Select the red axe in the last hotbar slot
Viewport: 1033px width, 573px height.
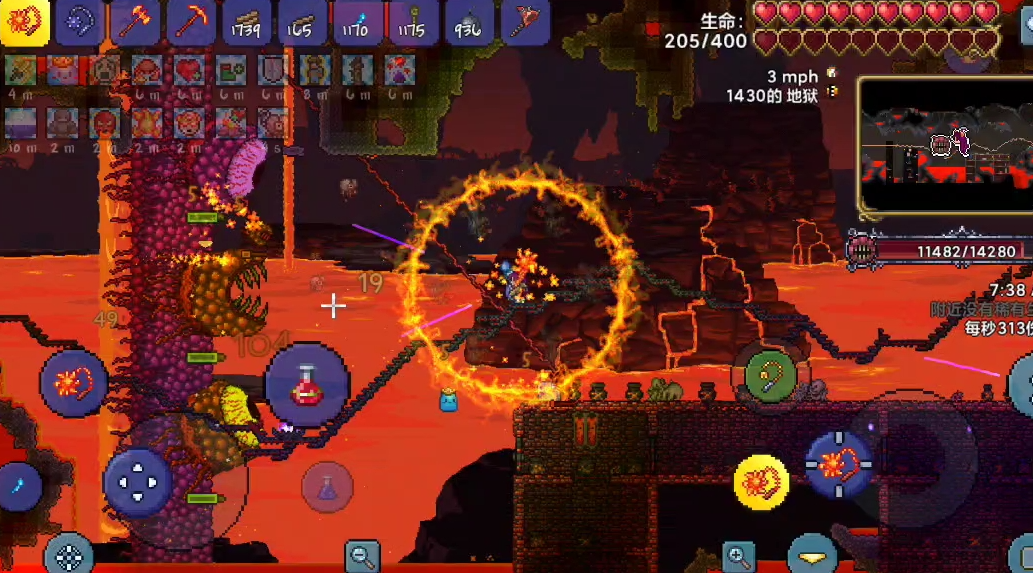523,23
